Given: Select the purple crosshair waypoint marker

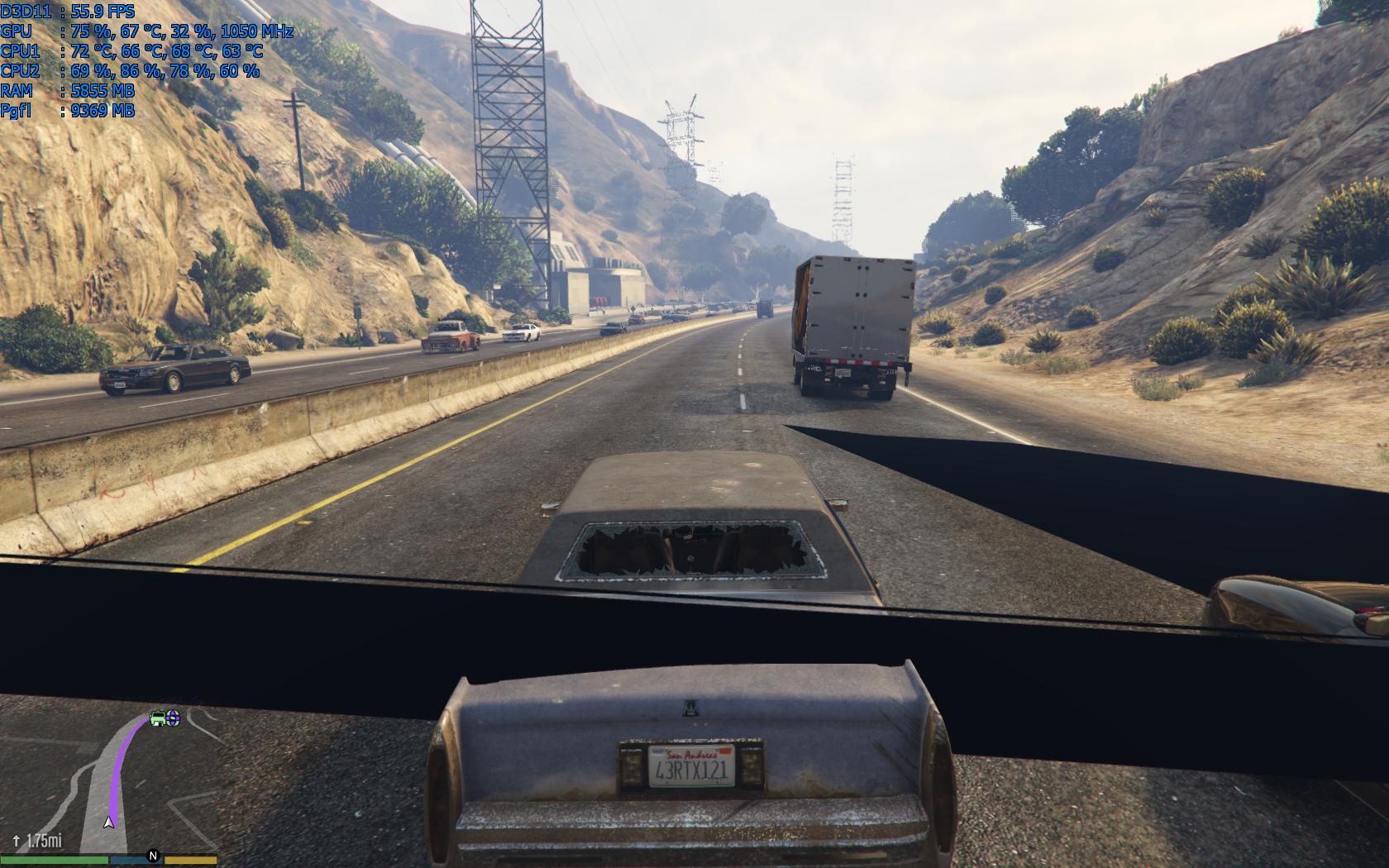Looking at the screenshot, I should tap(173, 718).
